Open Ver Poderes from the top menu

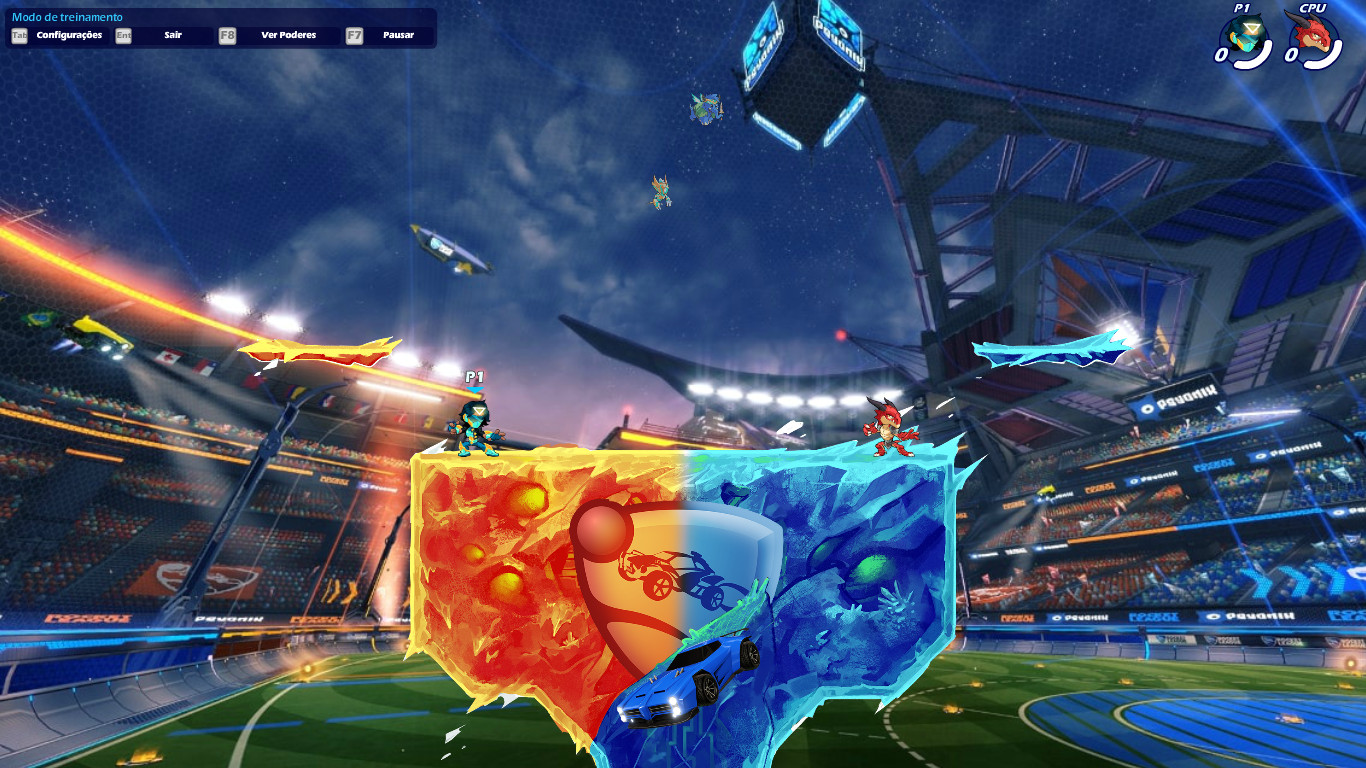click(x=288, y=34)
